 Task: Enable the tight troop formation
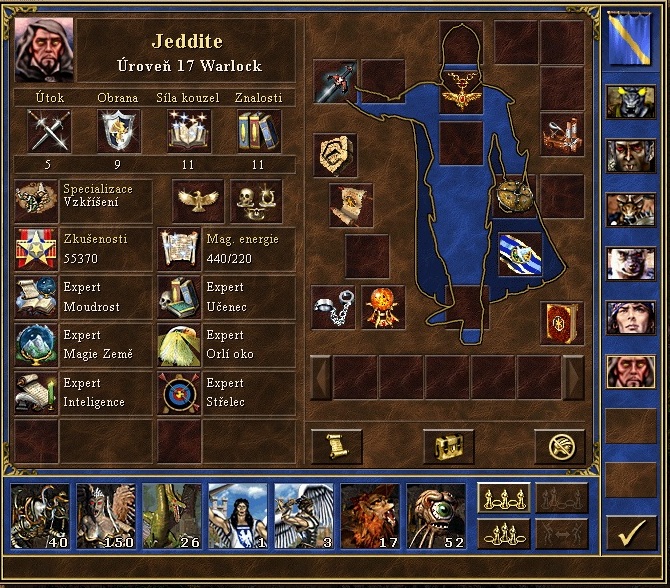pos(506,534)
